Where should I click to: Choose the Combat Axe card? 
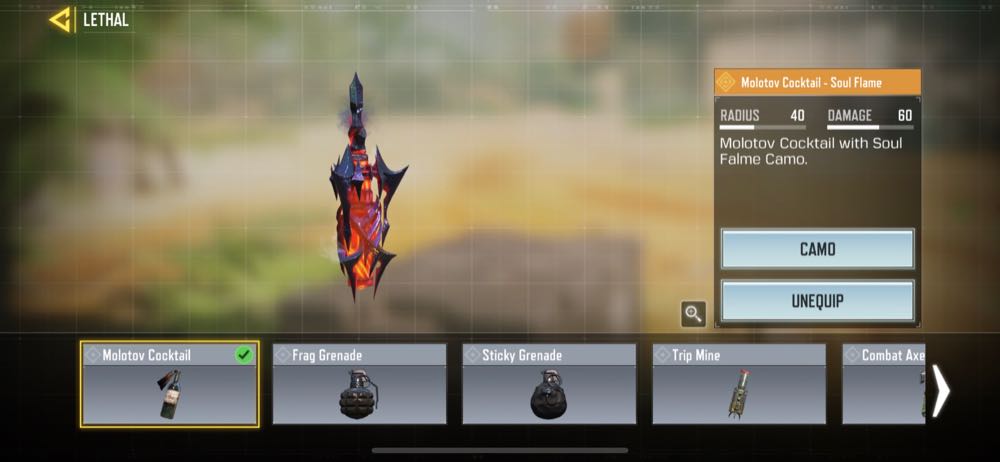(x=884, y=385)
